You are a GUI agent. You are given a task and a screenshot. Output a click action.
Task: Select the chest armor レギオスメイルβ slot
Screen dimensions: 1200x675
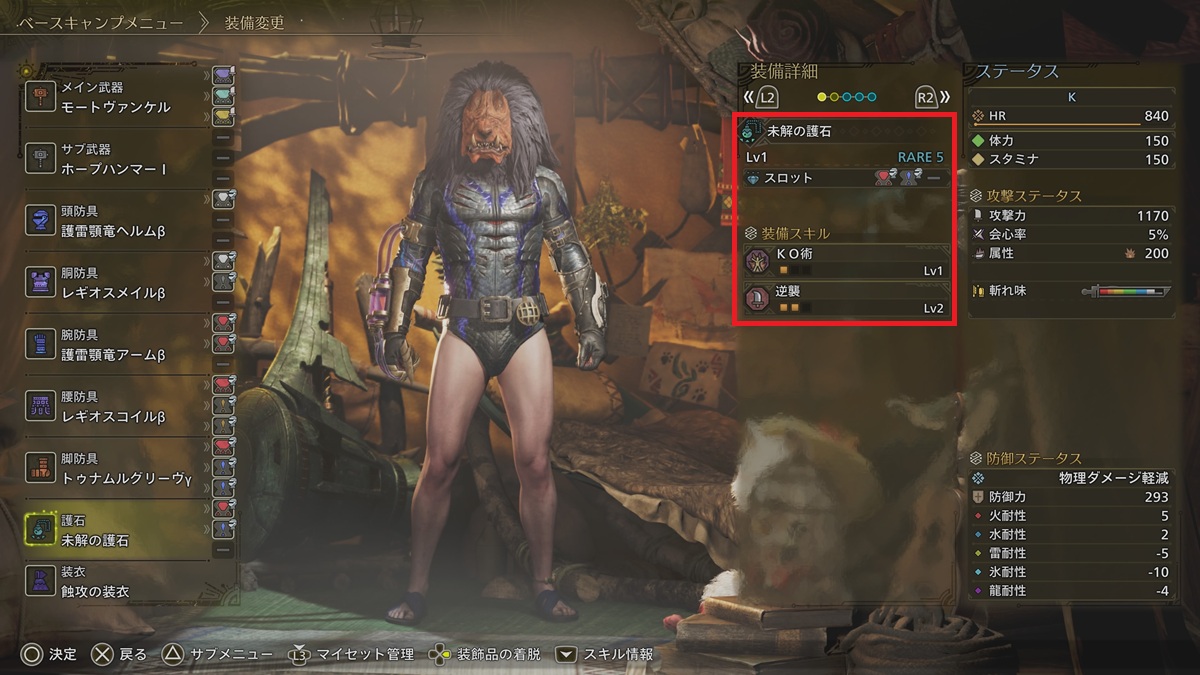click(x=115, y=282)
